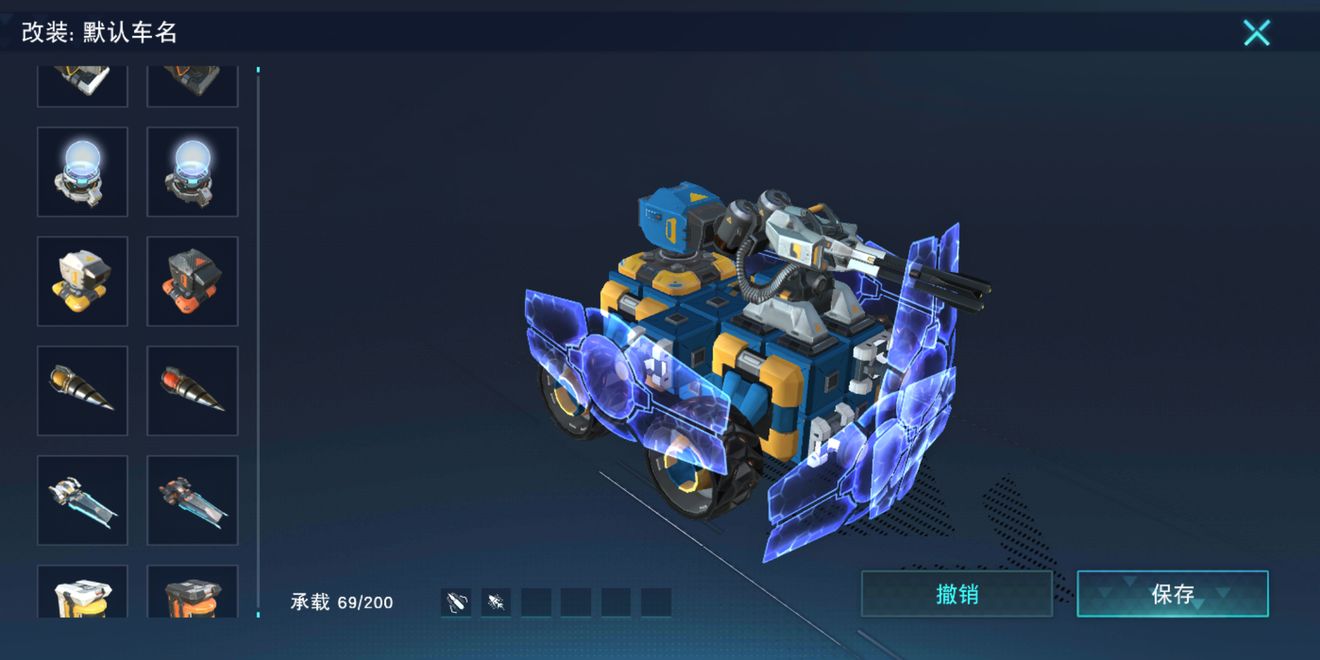This screenshot has height=660, width=1320.
Task: Select the dark gray and orange cube part
Action: click(x=192, y=281)
